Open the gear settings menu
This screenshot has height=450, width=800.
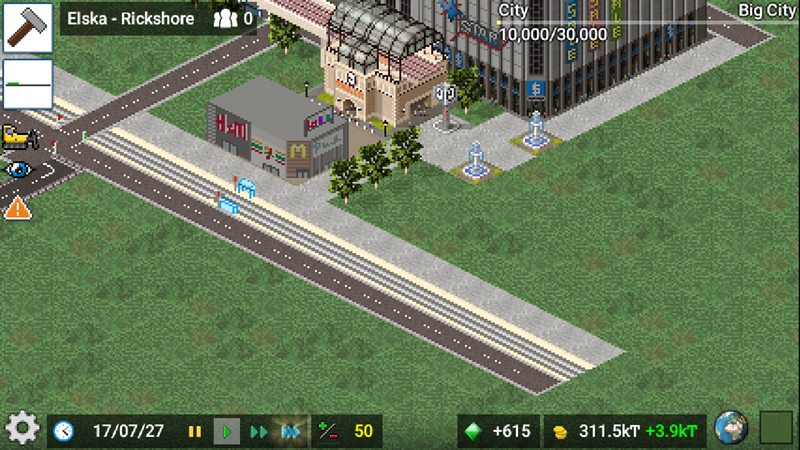tap(22, 430)
